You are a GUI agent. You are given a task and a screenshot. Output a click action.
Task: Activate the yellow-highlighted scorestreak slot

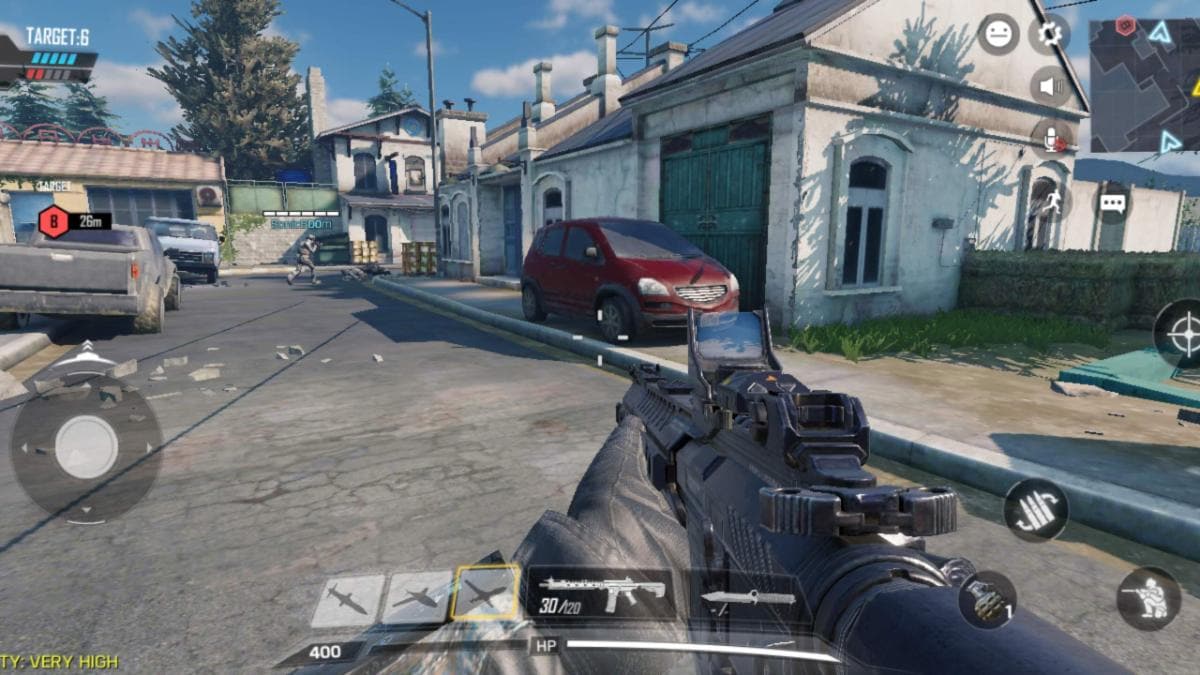click(486, 594)
